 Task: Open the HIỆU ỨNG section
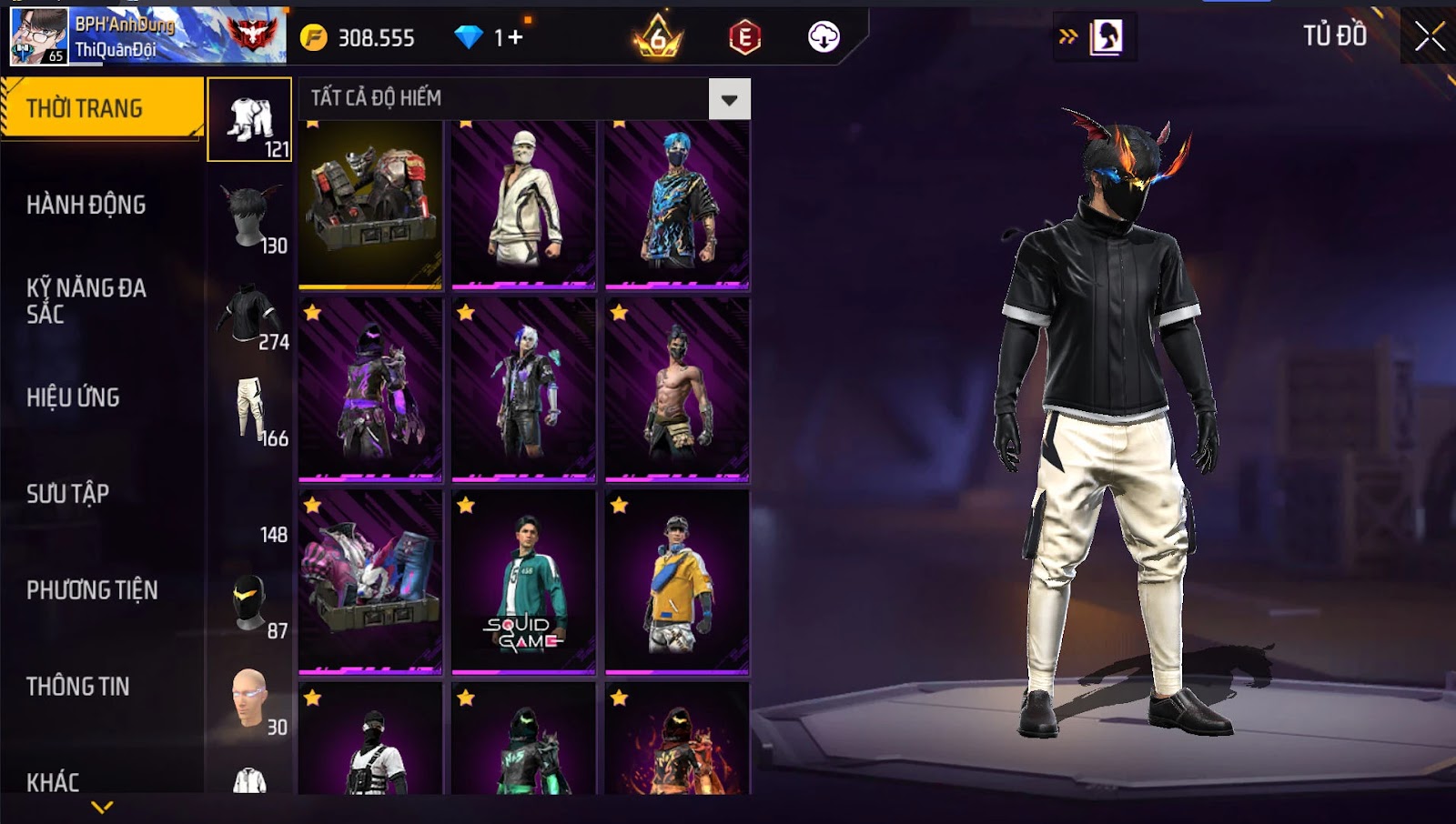click(x=73, y=397)
